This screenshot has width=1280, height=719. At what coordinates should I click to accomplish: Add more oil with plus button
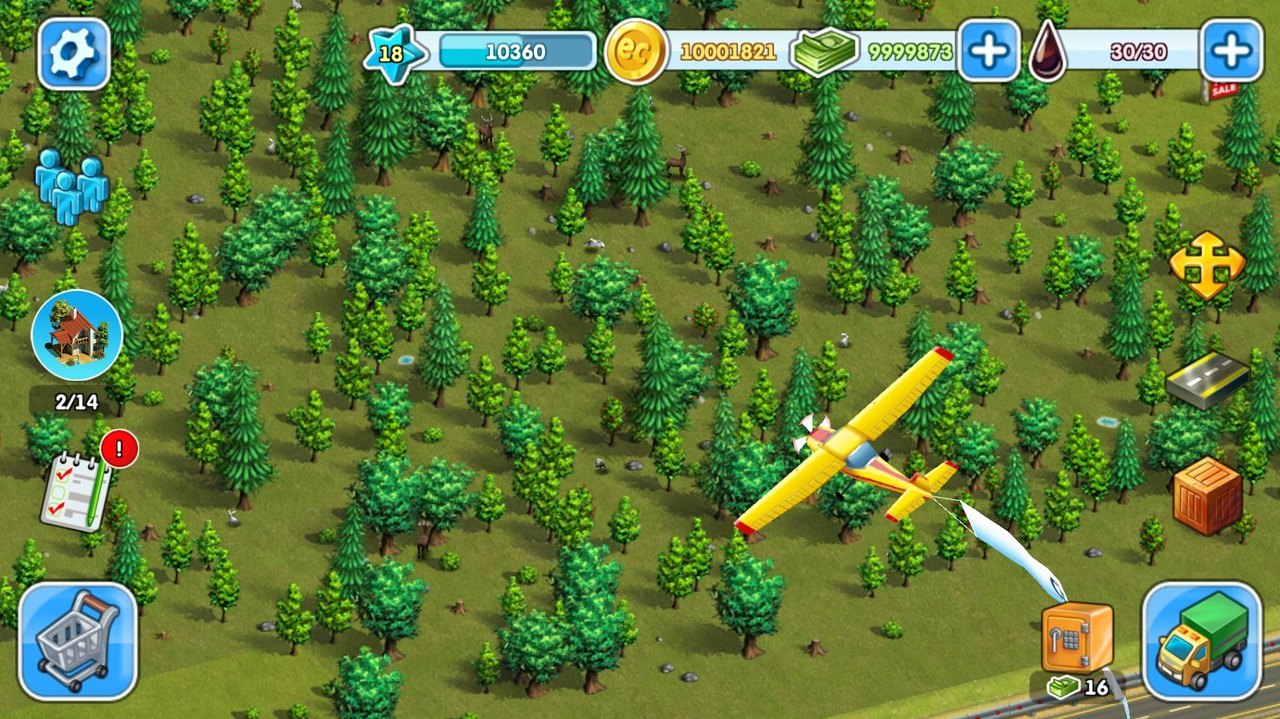click(x=1231, y=50)
